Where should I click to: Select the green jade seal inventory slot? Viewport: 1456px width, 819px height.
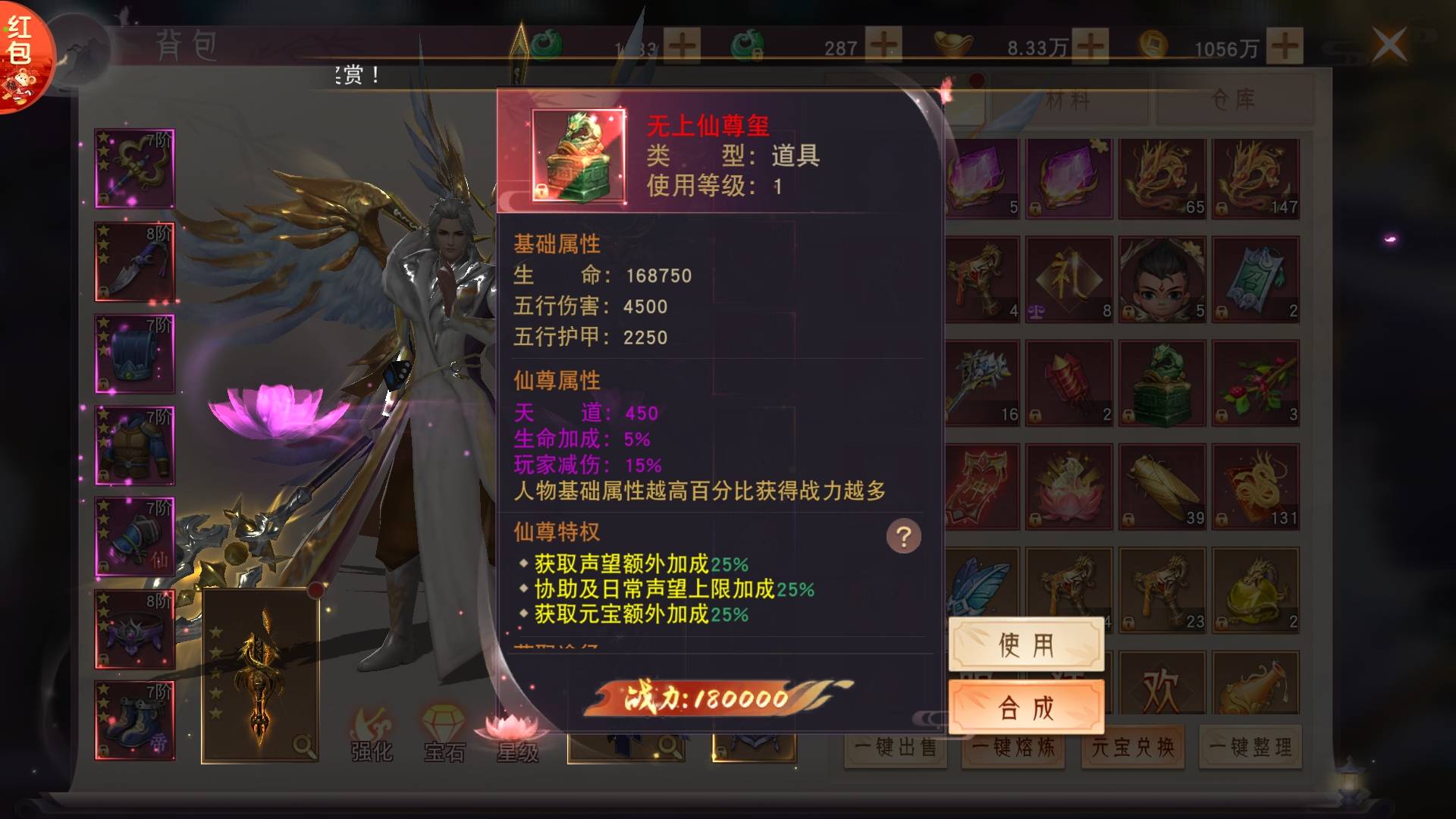click(1162, 384)
